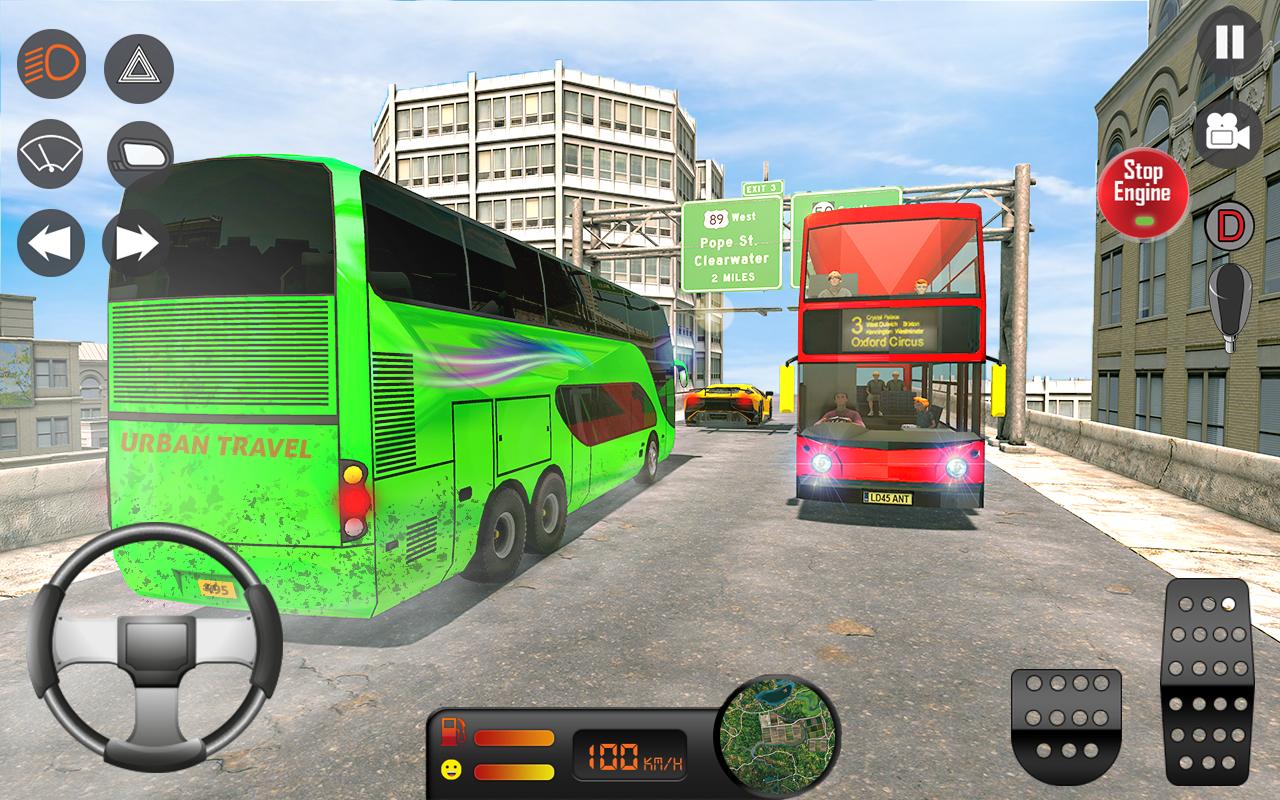This screenshot has width=1280, height=800.
Task: Open the side mirror view
Action: pos(138,150)
